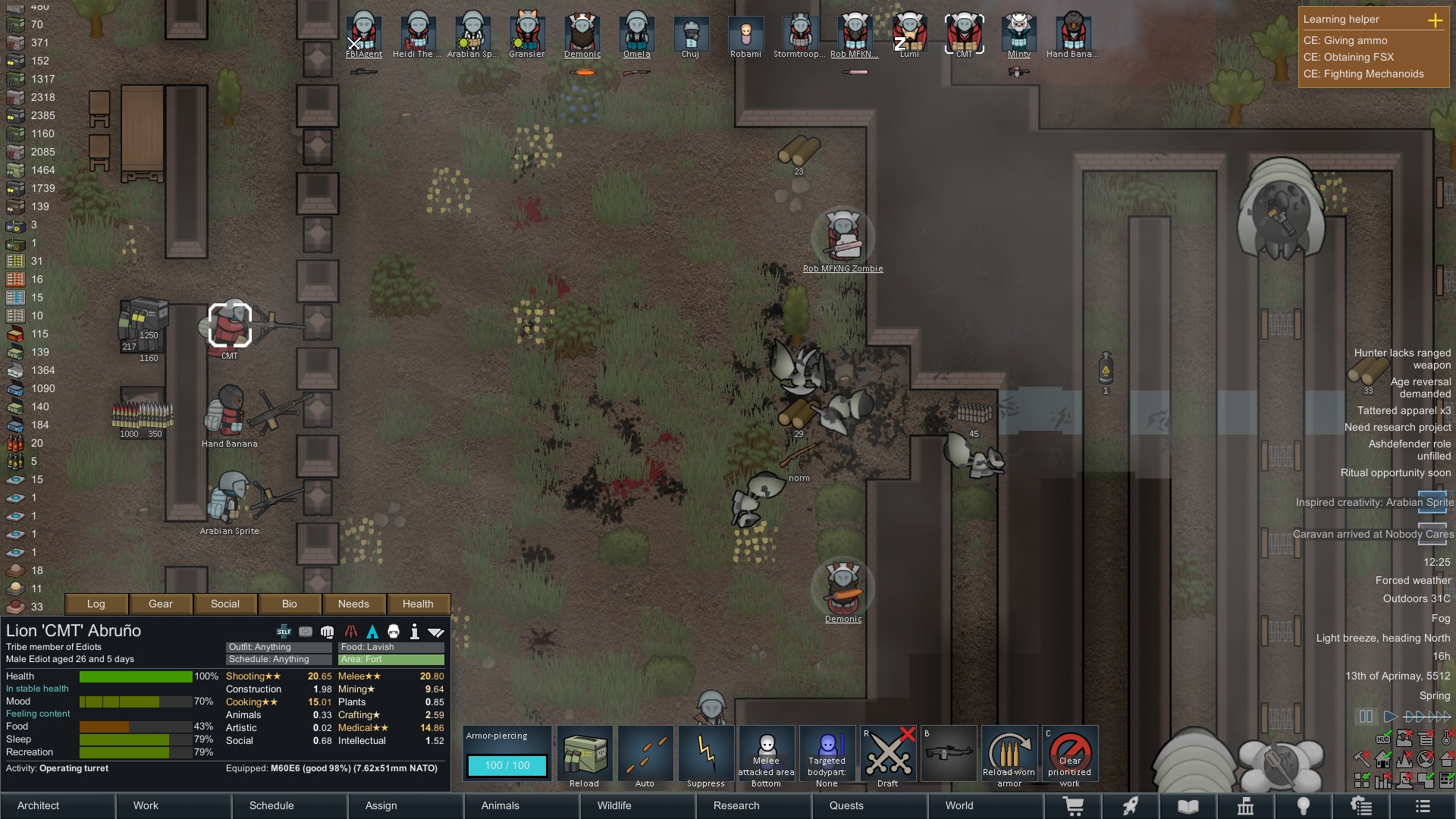The image size is (1456, 819).
Task: Click the Reload worn armor command
Action: [x=1009, y=755]
